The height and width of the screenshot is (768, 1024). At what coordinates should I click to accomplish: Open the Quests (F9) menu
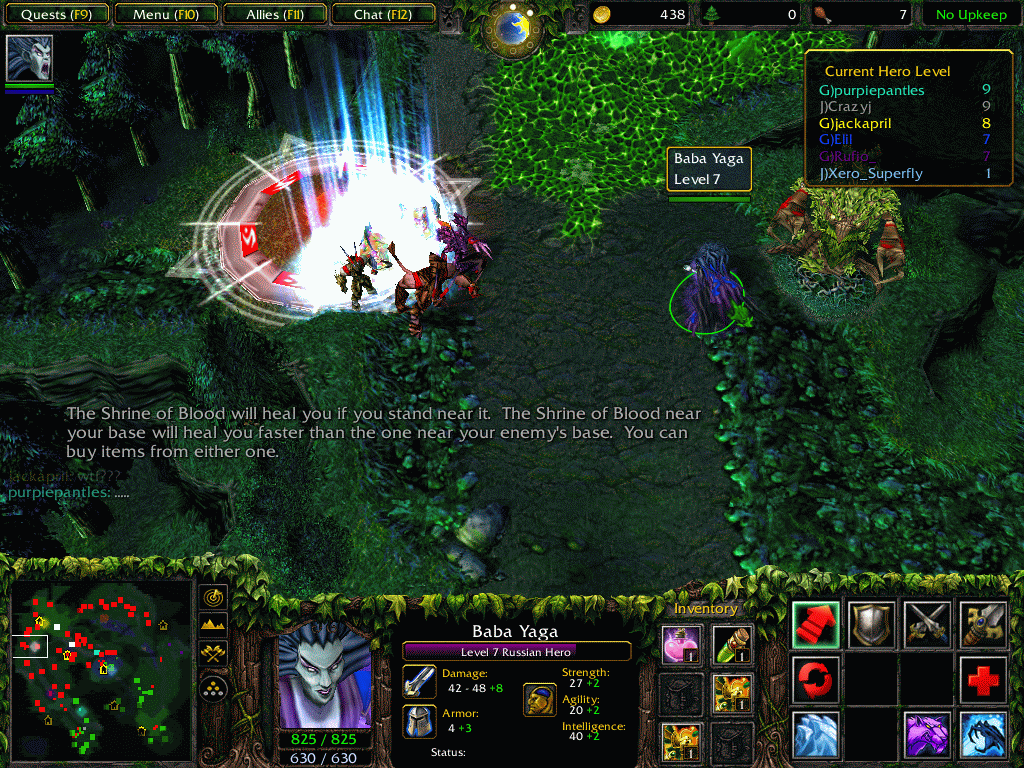(x=56, y=15)
